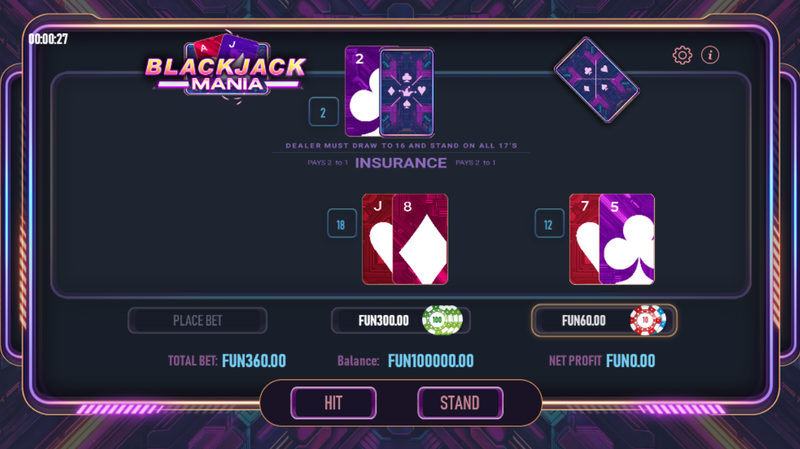Screen dimensions: 800x449
Task: Show the game info icon
Action: click(710, 55)
